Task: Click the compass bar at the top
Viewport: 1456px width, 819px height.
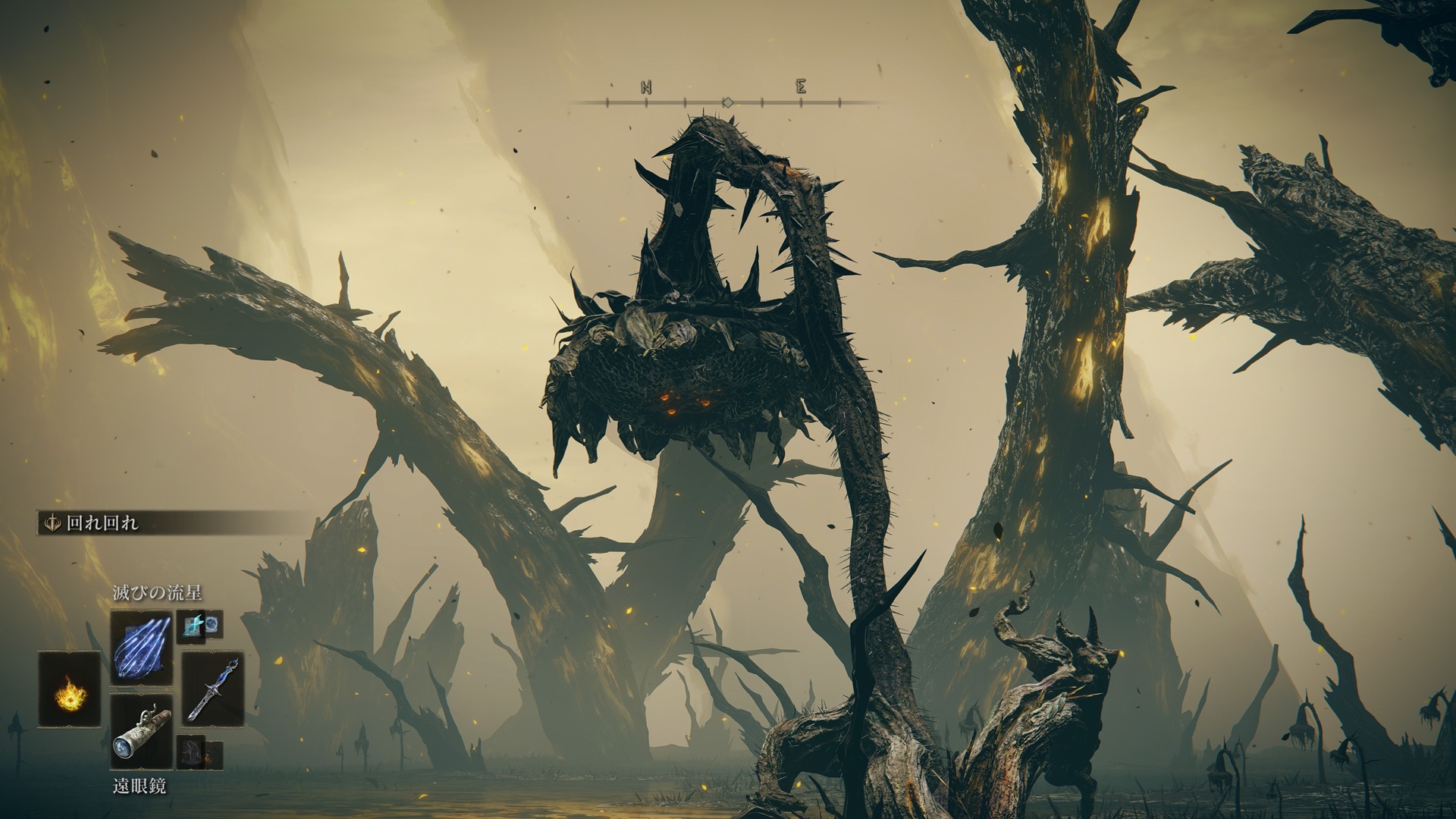Action: 726,102
